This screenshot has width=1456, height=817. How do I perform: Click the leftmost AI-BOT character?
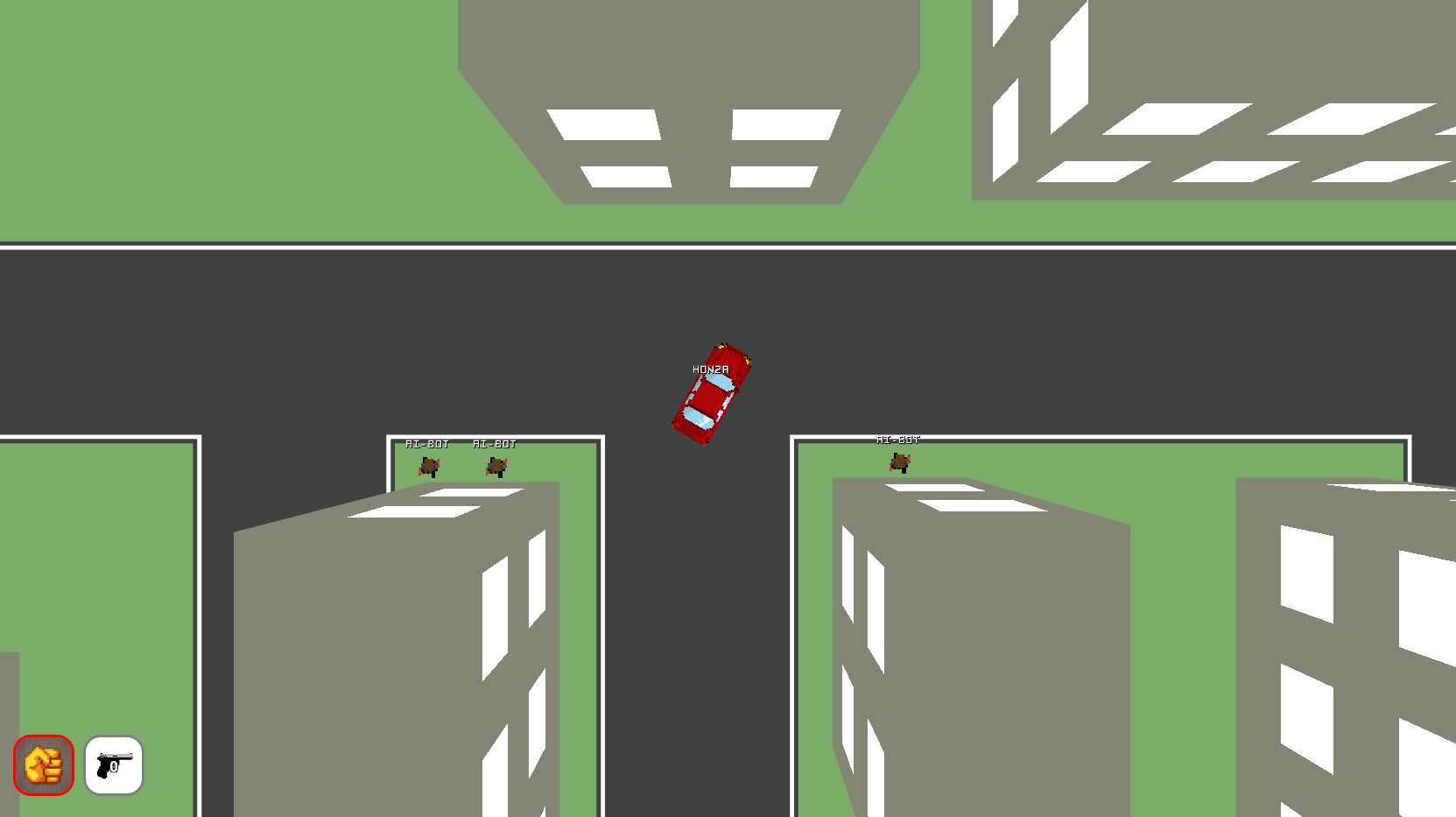coord(429,464)
